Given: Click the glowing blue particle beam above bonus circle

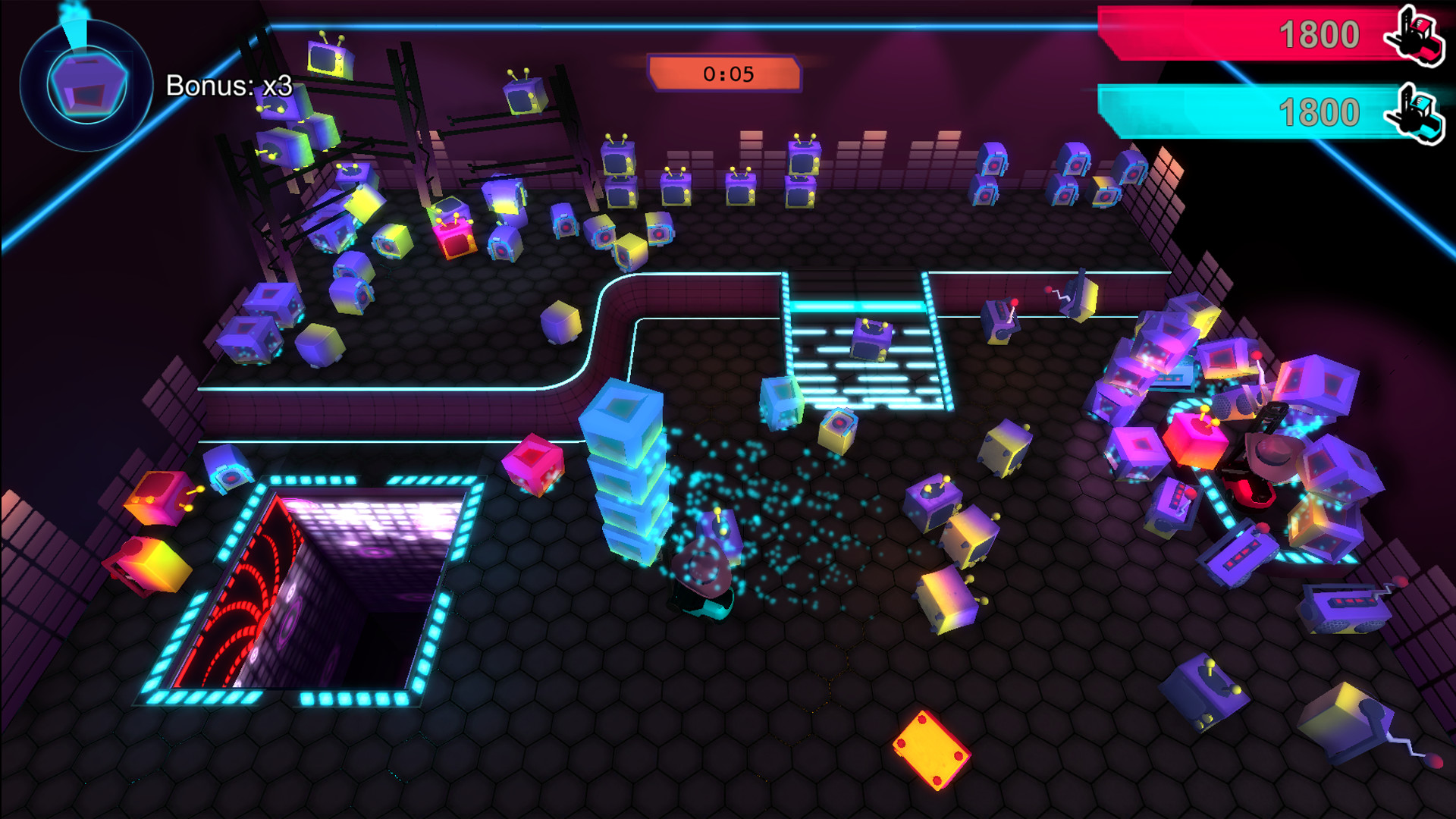Looking at the screenshot, I should [74, 15].
